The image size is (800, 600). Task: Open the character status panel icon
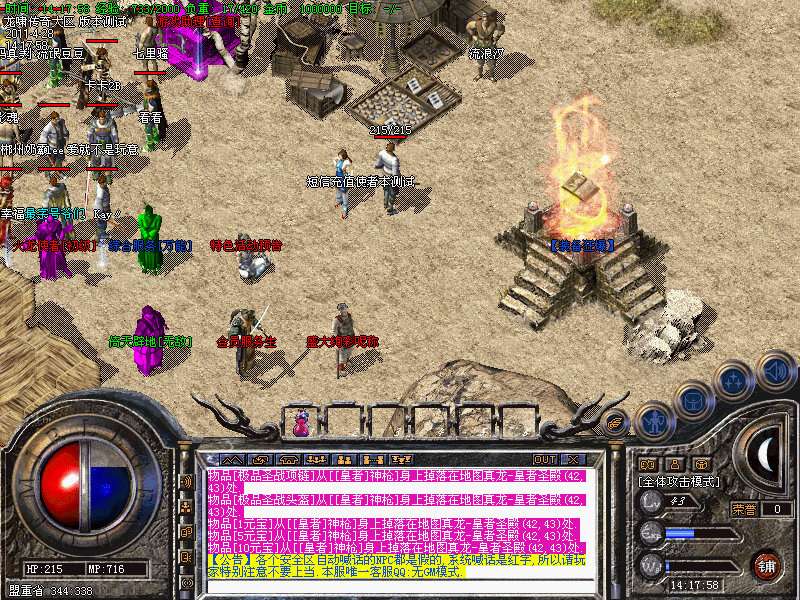click(654, 420)
